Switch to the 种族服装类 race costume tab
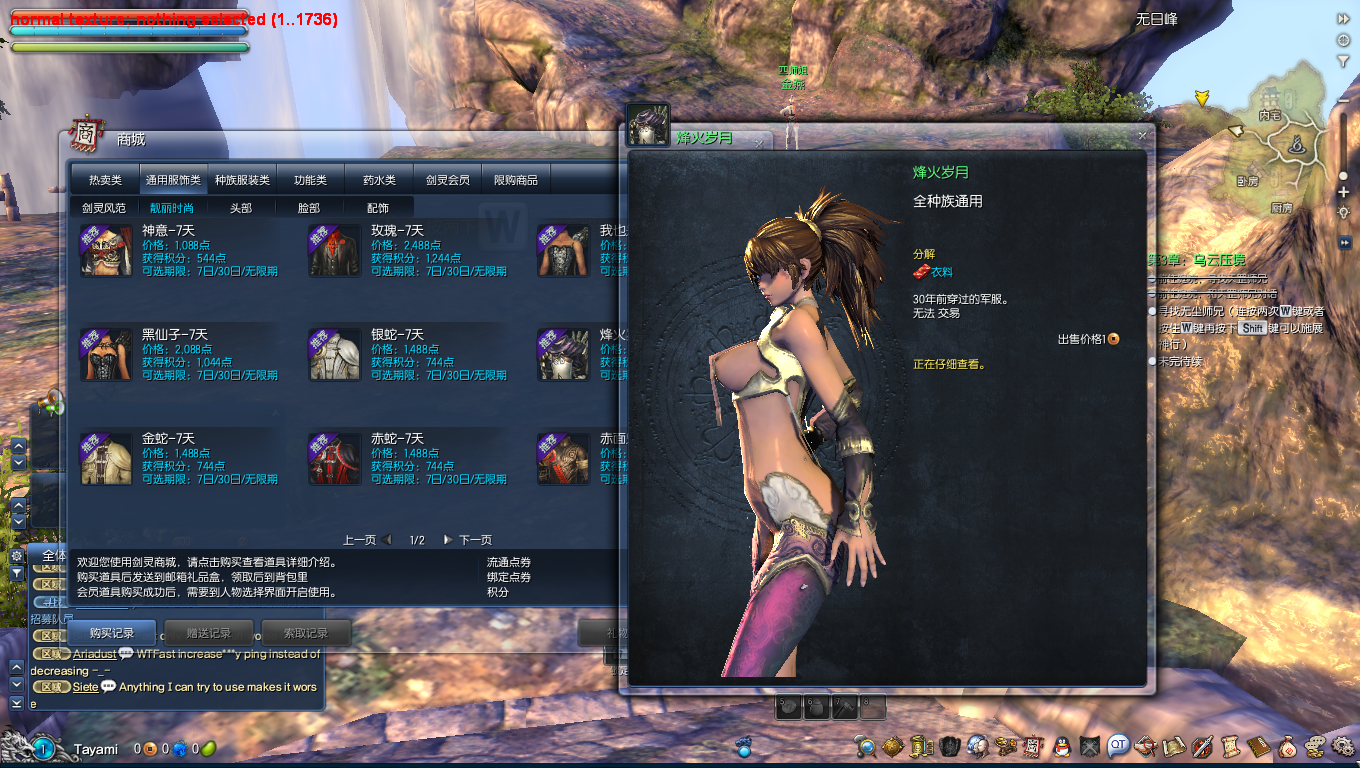The image size is (1360, 768). click(242, 180)
